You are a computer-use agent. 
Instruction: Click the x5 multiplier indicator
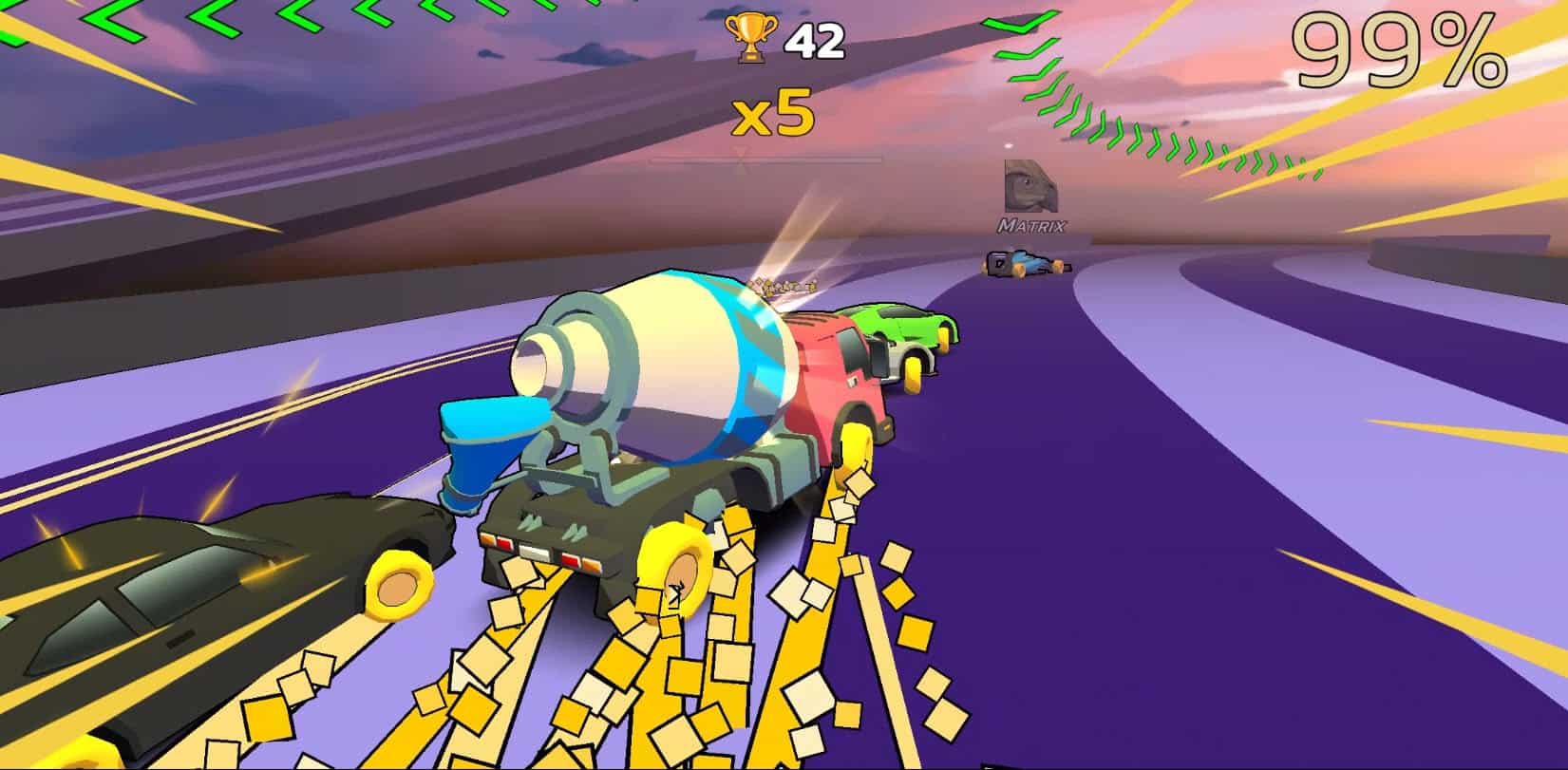pos(771,116)
